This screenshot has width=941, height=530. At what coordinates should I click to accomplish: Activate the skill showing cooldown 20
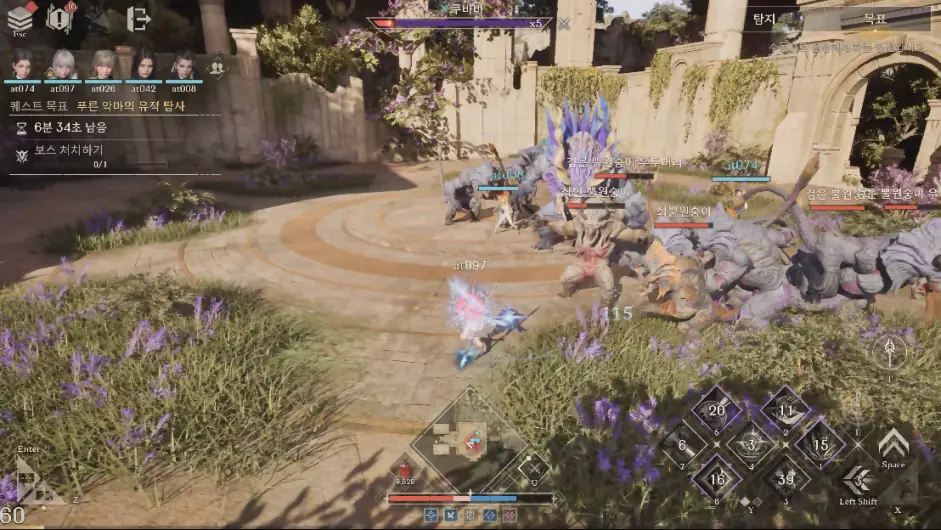tap(716, 410)
